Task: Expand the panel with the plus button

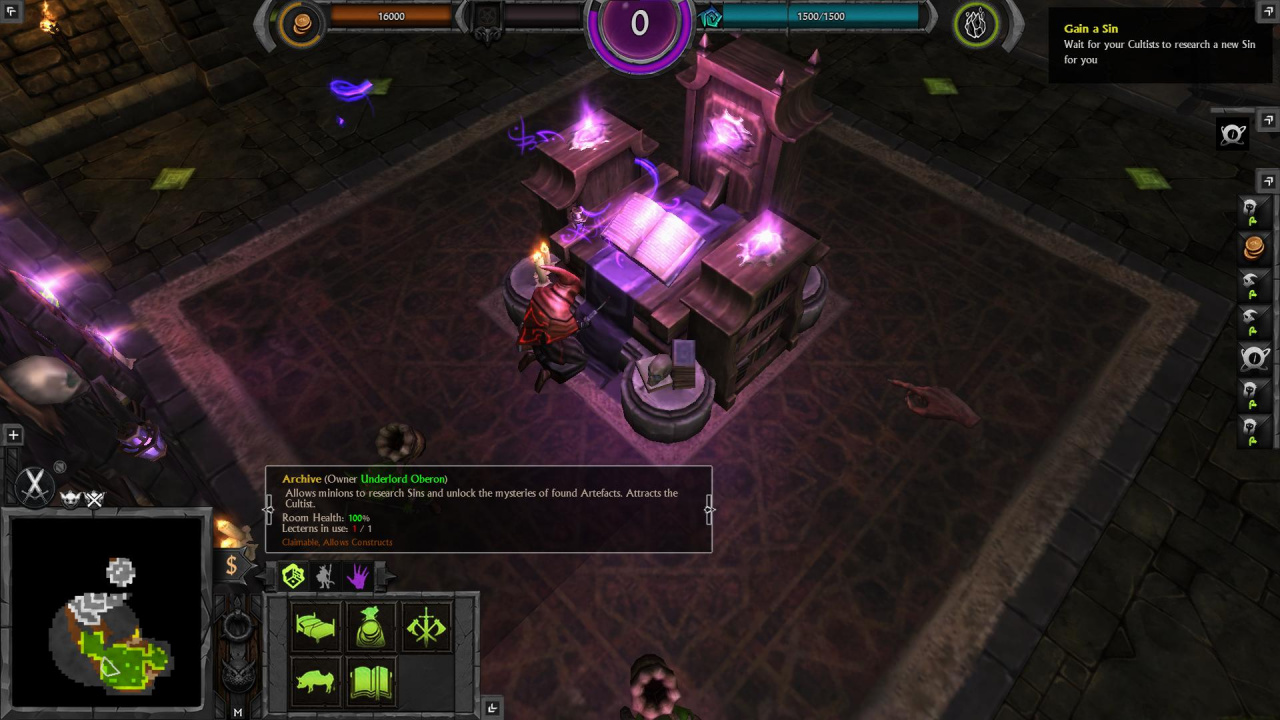Action: [13, 435]
